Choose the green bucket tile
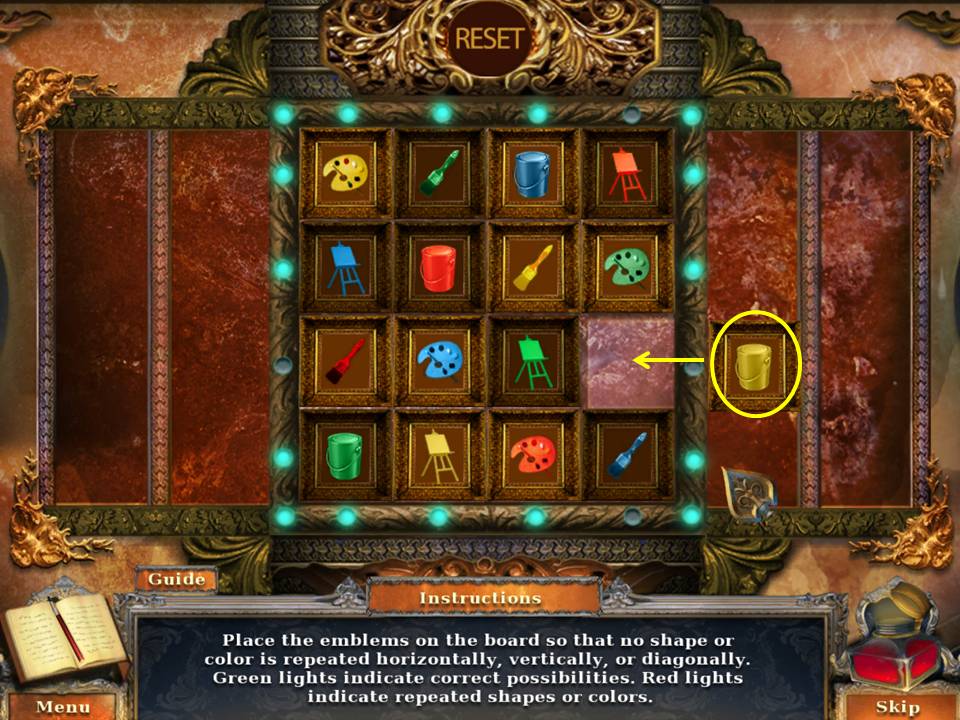Screen dimensions: 960x720 tap(346, 456)
